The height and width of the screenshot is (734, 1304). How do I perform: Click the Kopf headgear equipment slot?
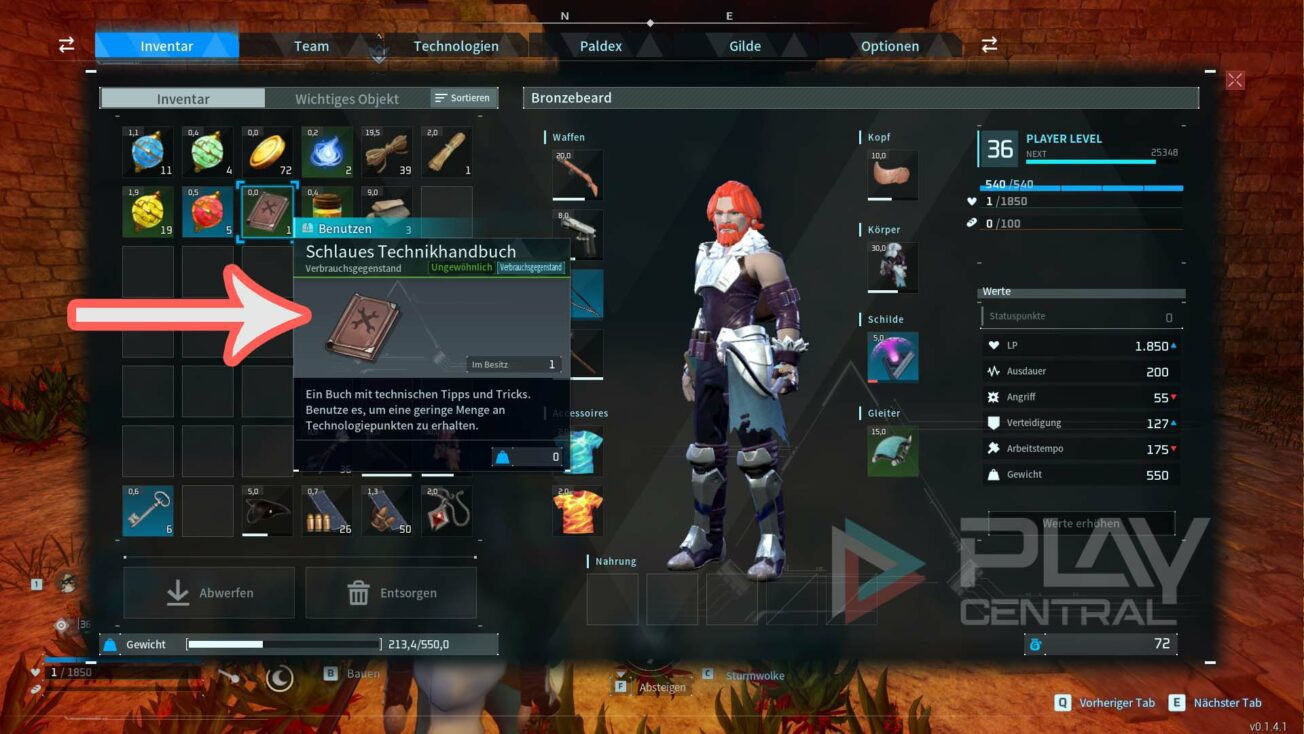pyautogui.click(x=892, y=175)
